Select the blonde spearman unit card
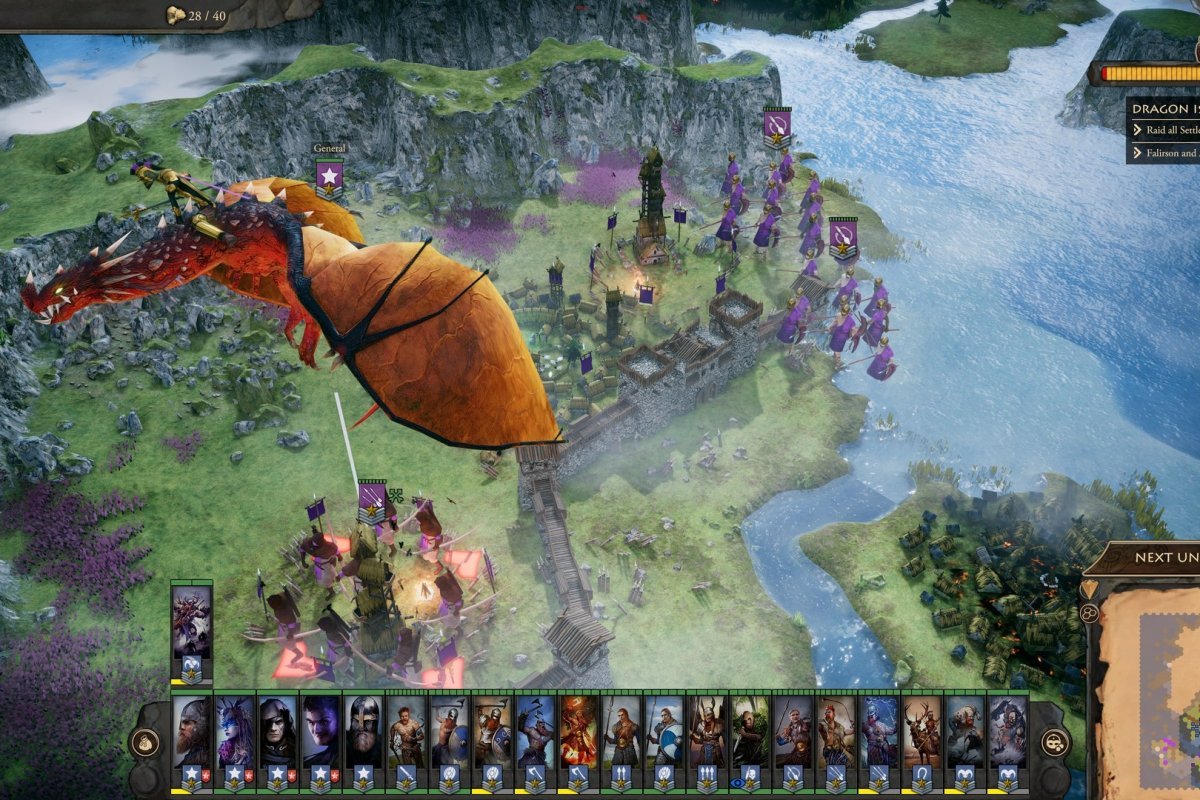 pyautogui.click(x=621, y=738)
